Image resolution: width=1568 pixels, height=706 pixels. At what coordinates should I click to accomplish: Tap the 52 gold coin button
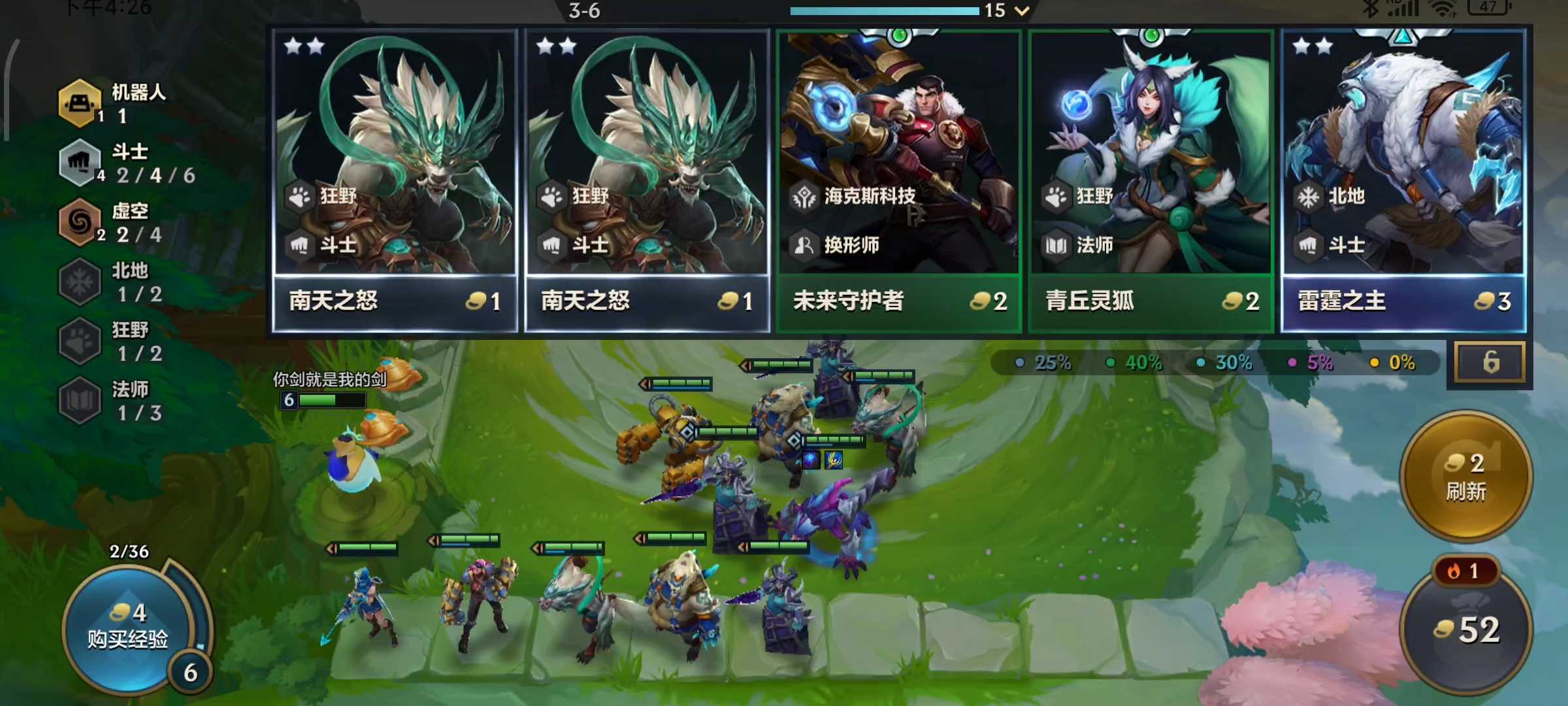1467,630
